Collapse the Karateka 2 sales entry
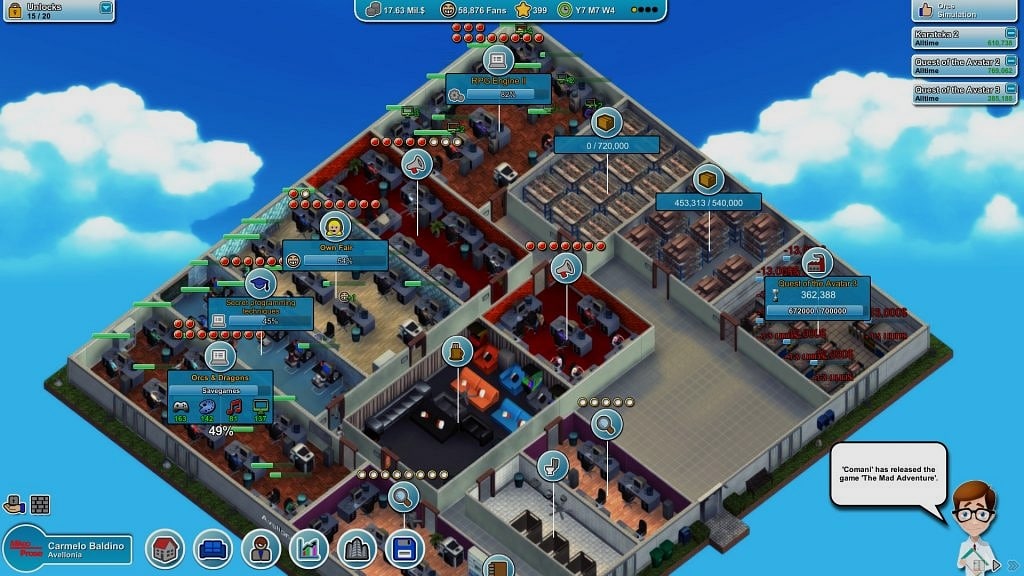Screen dimensions: 1024x576 (x=1011, y=35)
